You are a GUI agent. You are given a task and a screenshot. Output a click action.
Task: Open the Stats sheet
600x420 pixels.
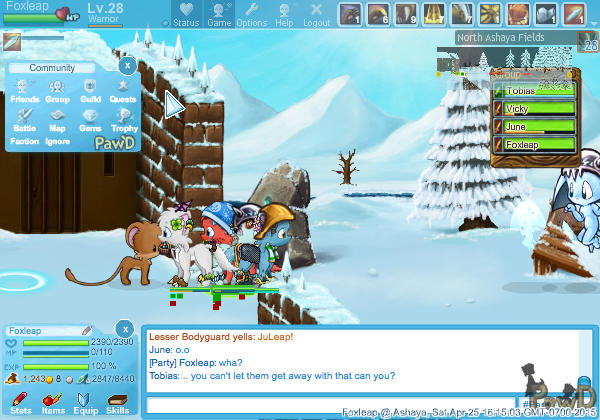pos(21,403)
